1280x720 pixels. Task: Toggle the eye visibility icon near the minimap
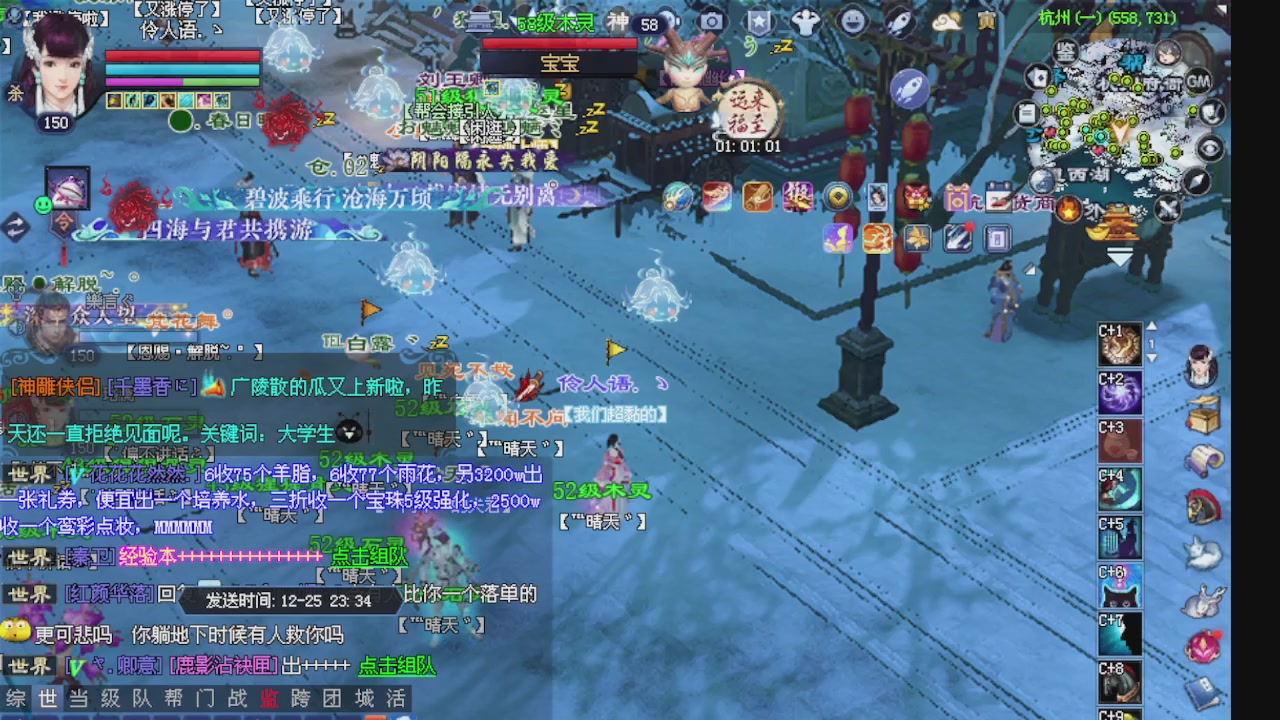(1210, 148)
